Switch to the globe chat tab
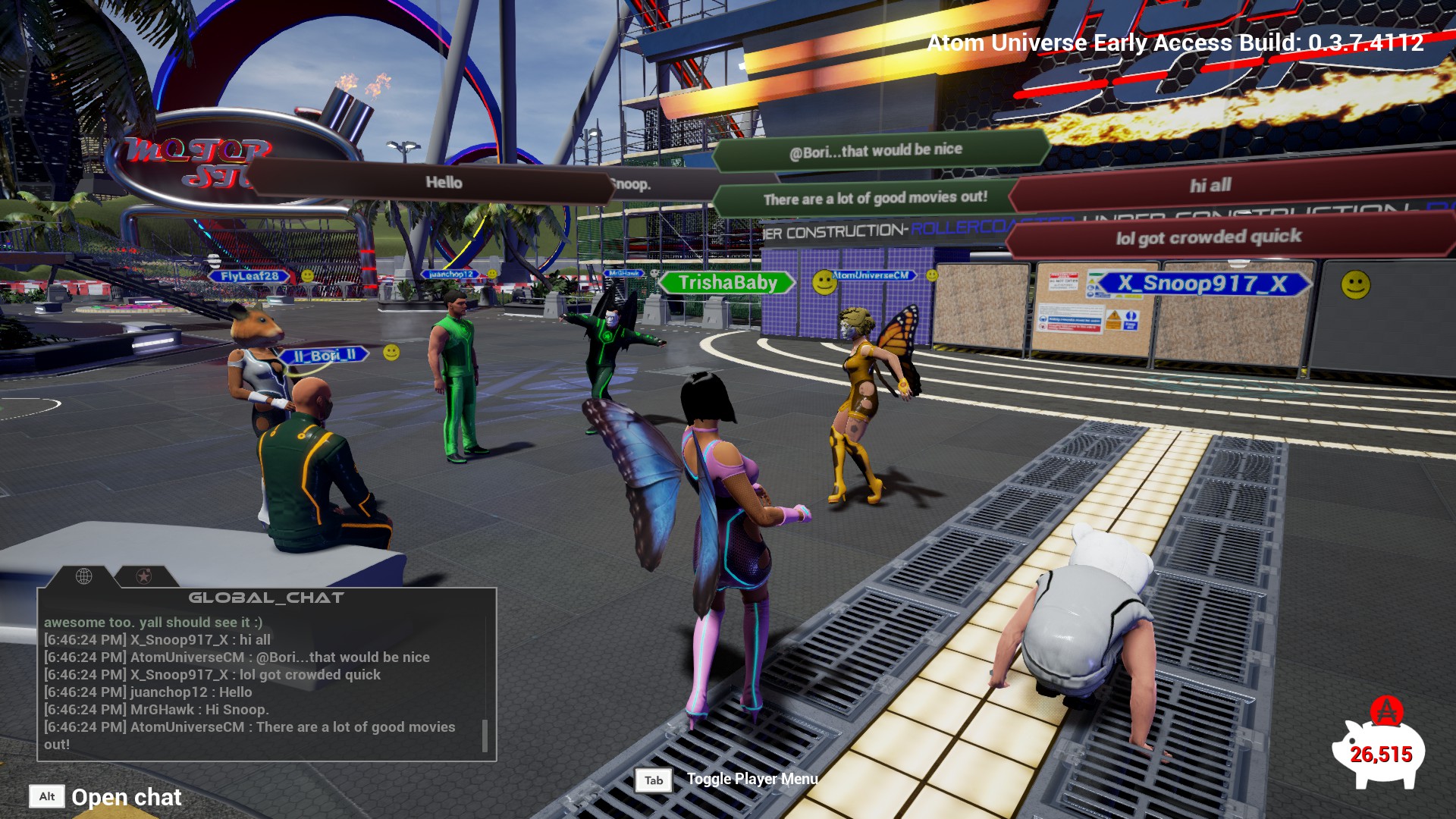The width and height of the screenshot is (1456, 819). click(x=84, y=576)
